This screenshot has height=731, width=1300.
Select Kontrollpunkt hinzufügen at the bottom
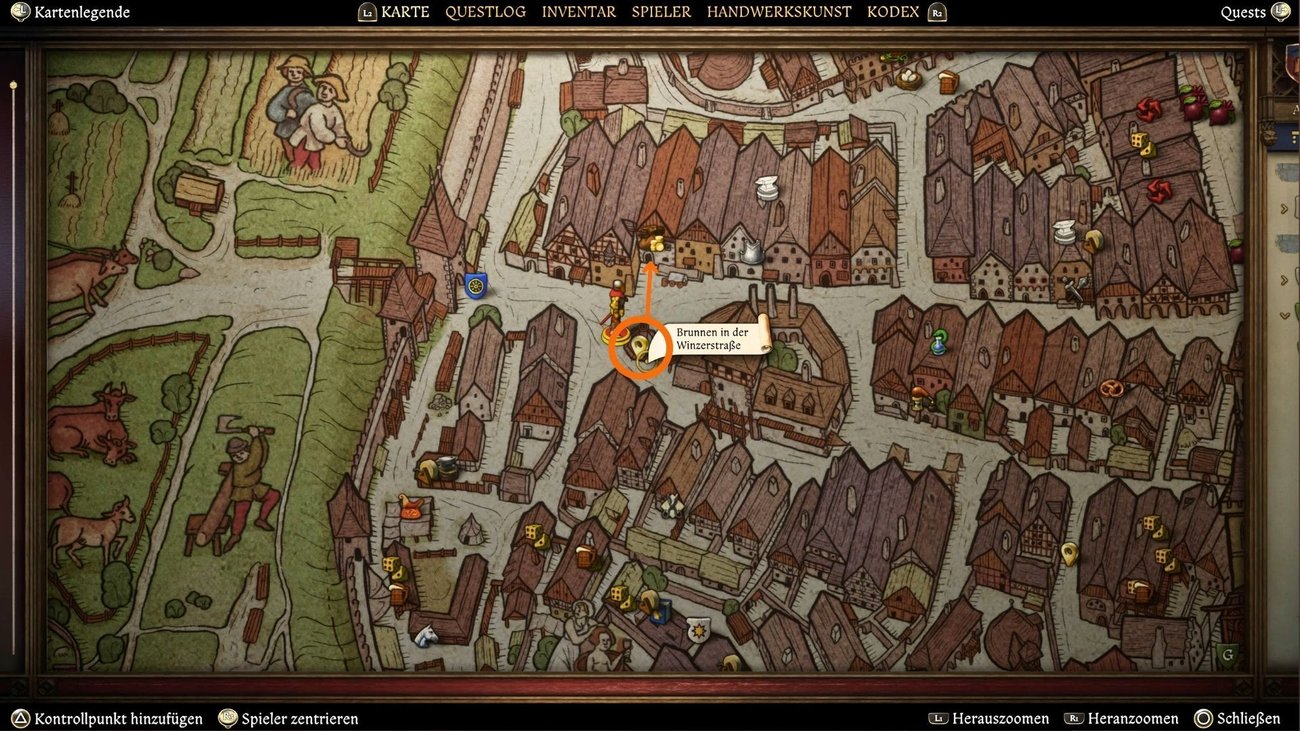tap(120, 718)
